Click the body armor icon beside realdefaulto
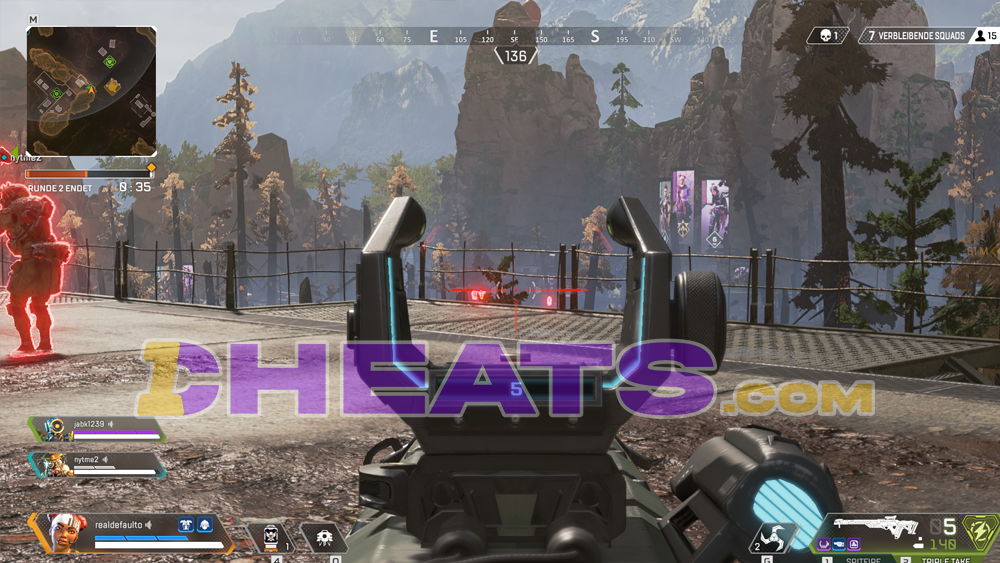This screenshot has height=563, width=1000. pyautogui.click(x=185, y=524)
